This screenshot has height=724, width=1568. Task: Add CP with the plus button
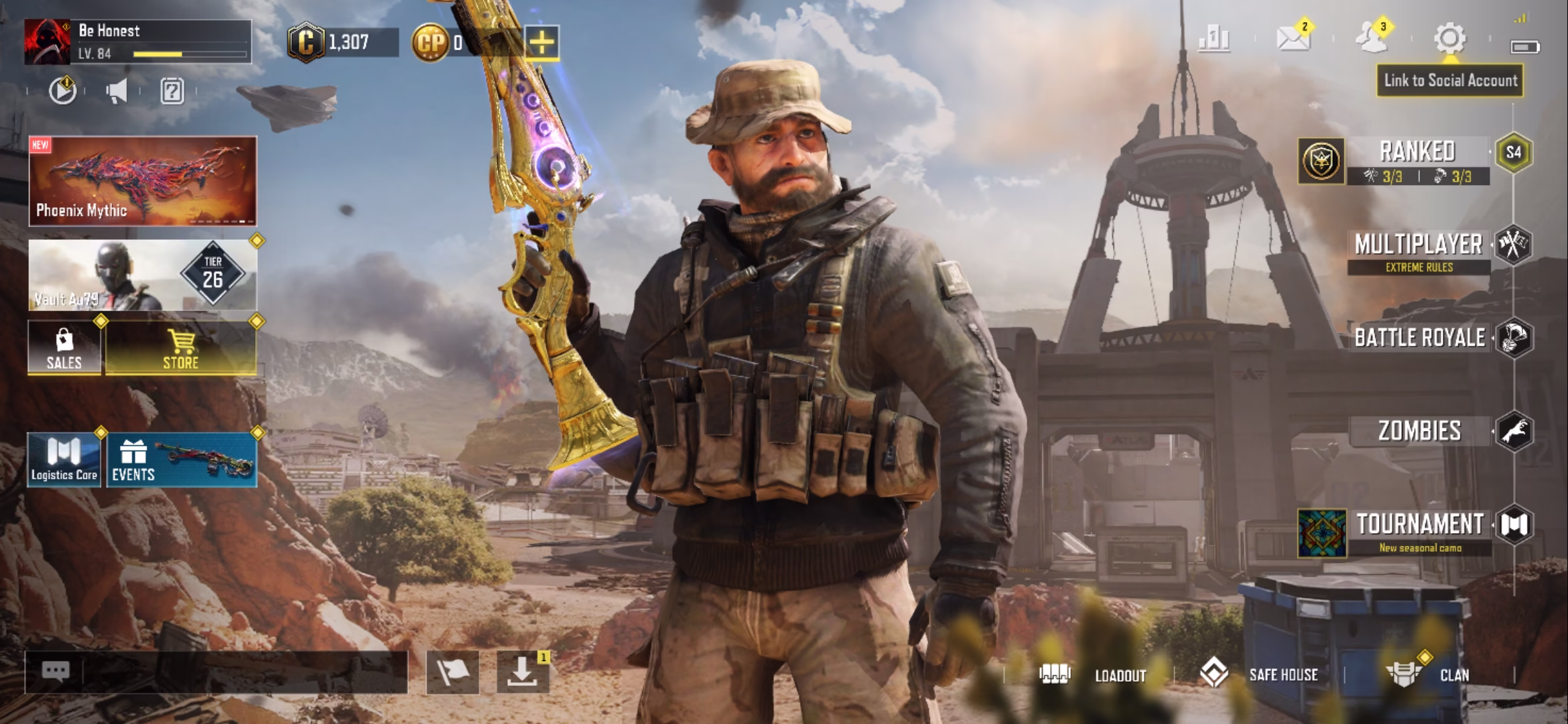tap(541, 43)
